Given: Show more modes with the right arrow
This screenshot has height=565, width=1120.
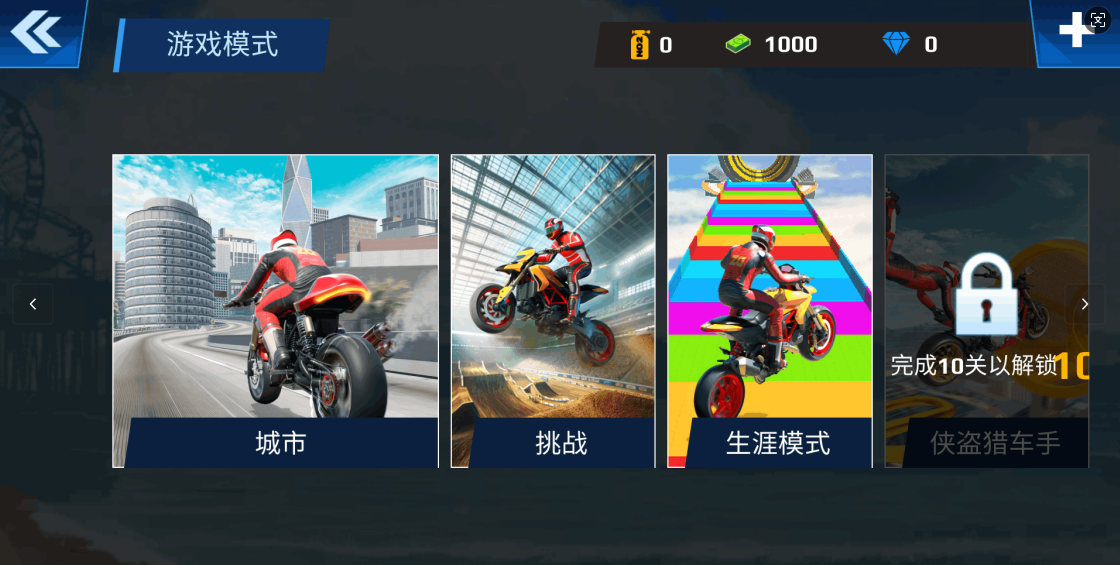Looking at the screenshot, I should coord(1085,304).
